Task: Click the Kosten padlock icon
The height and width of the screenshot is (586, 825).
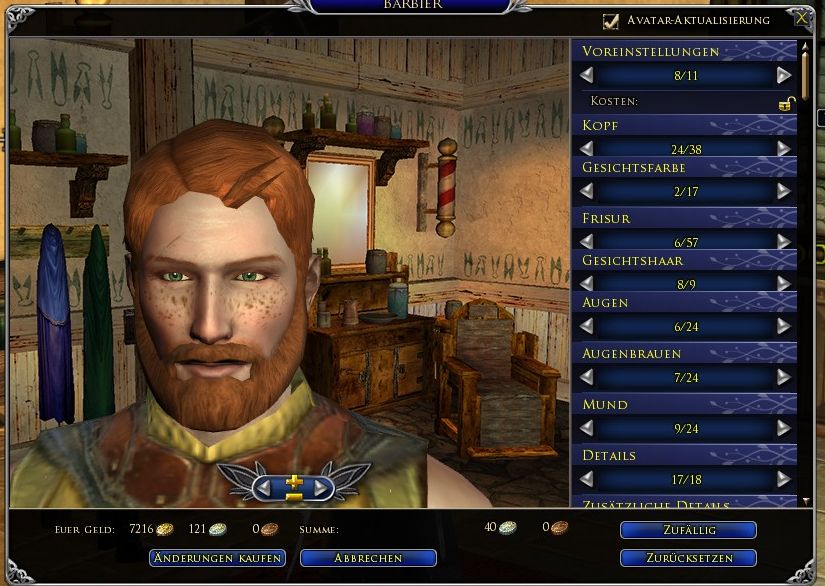Action: (x=787, y=103)
